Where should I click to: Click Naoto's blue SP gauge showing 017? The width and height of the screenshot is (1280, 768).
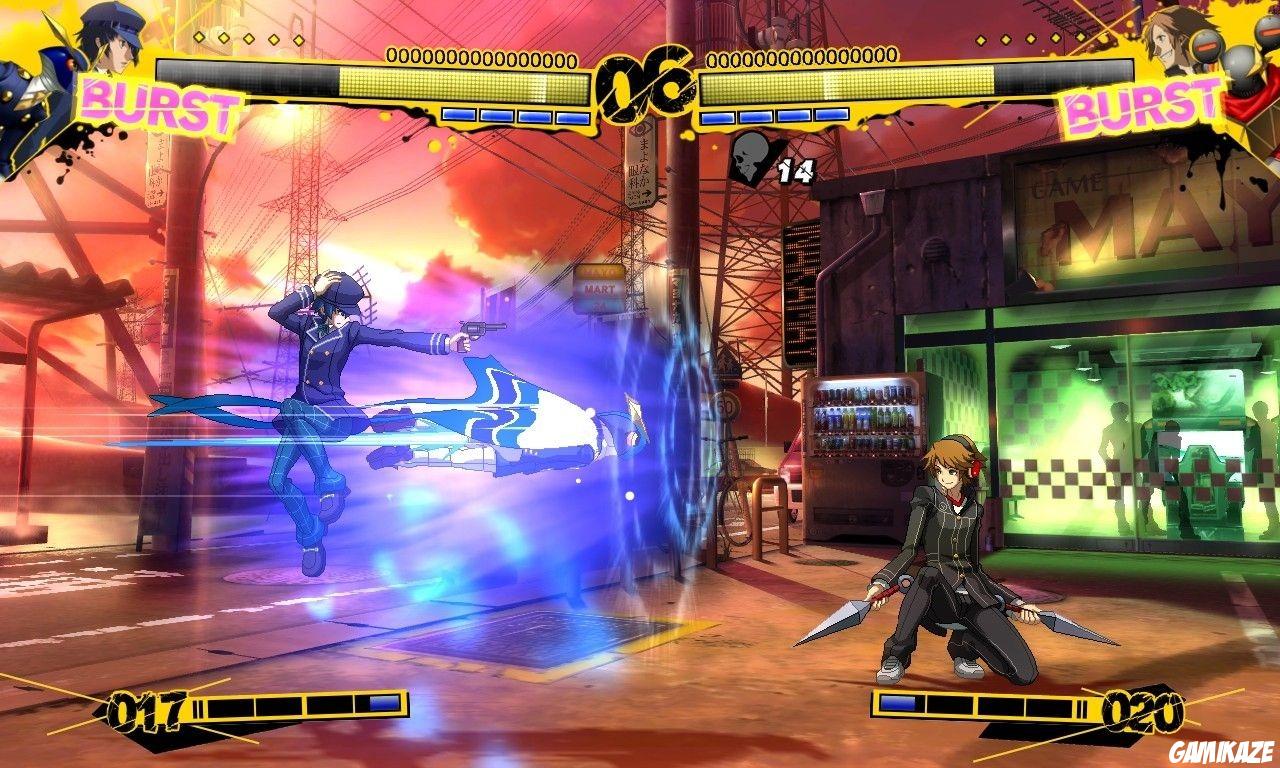[x=145, y=704]
